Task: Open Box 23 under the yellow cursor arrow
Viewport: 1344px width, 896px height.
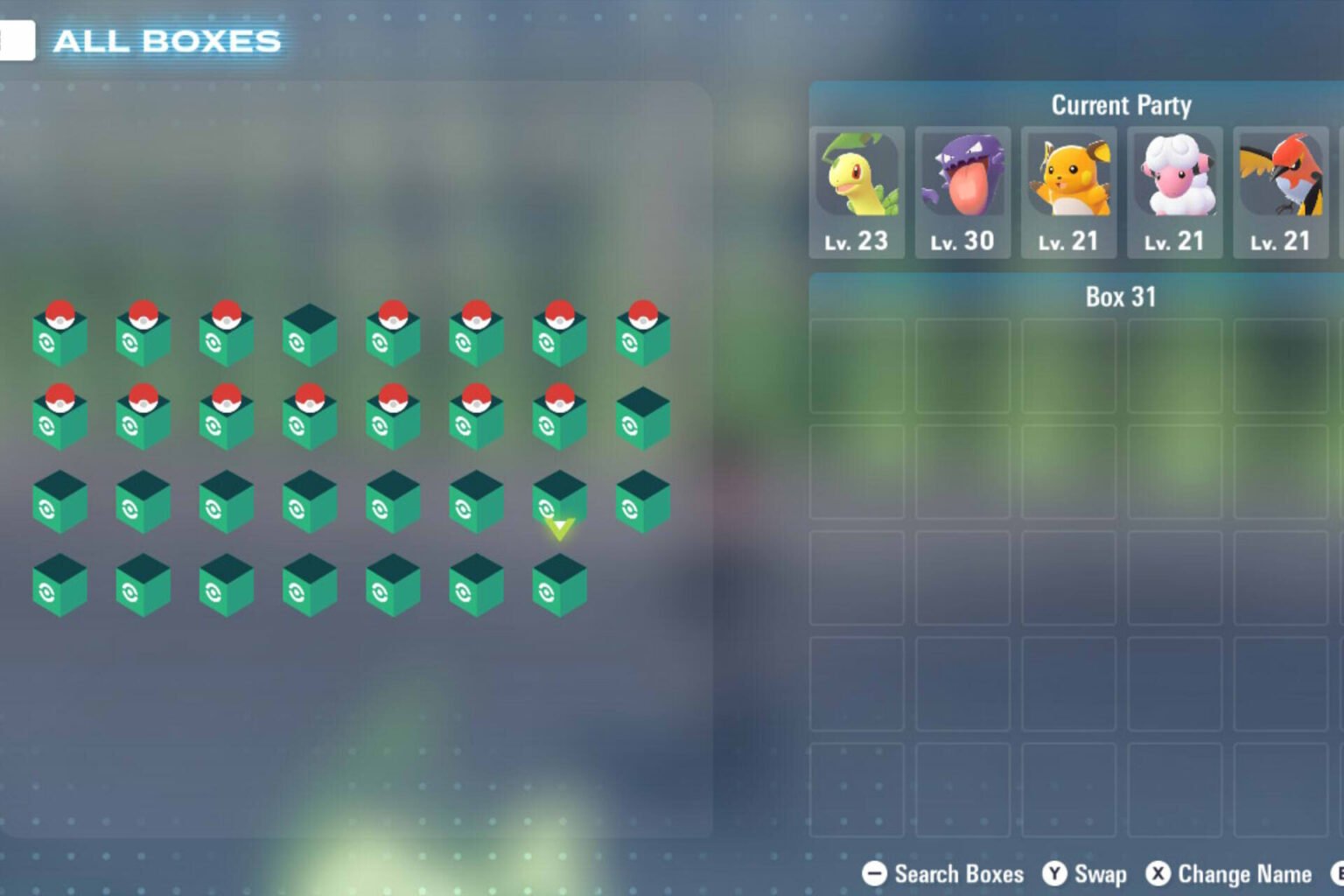Action: [559, 503]
